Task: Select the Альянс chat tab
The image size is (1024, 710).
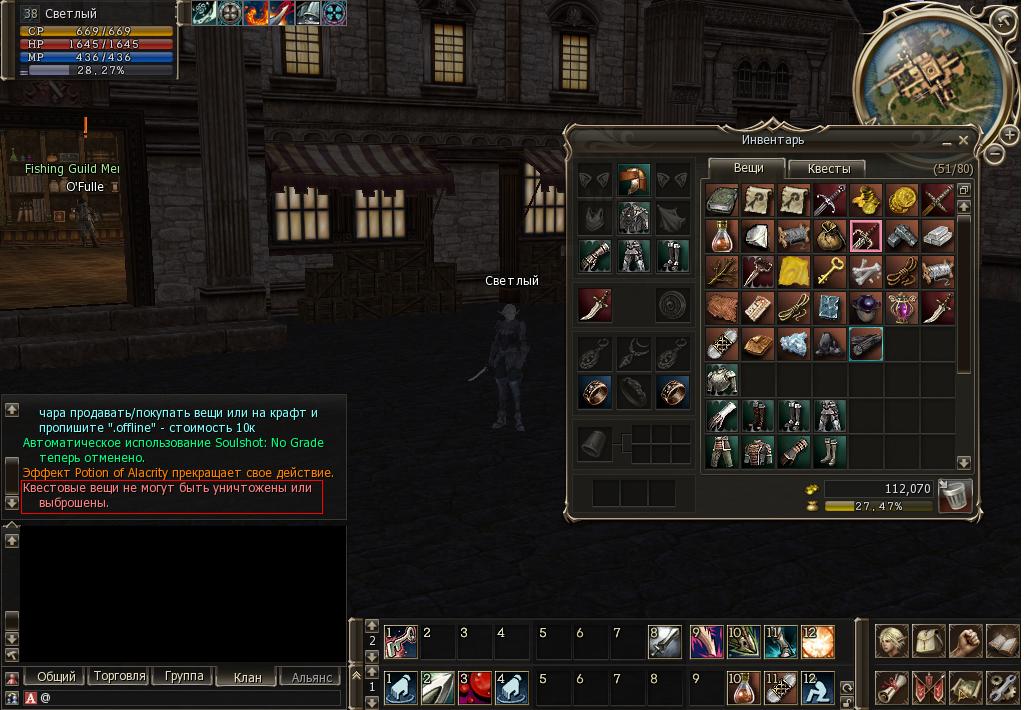Action: [311, 677]
